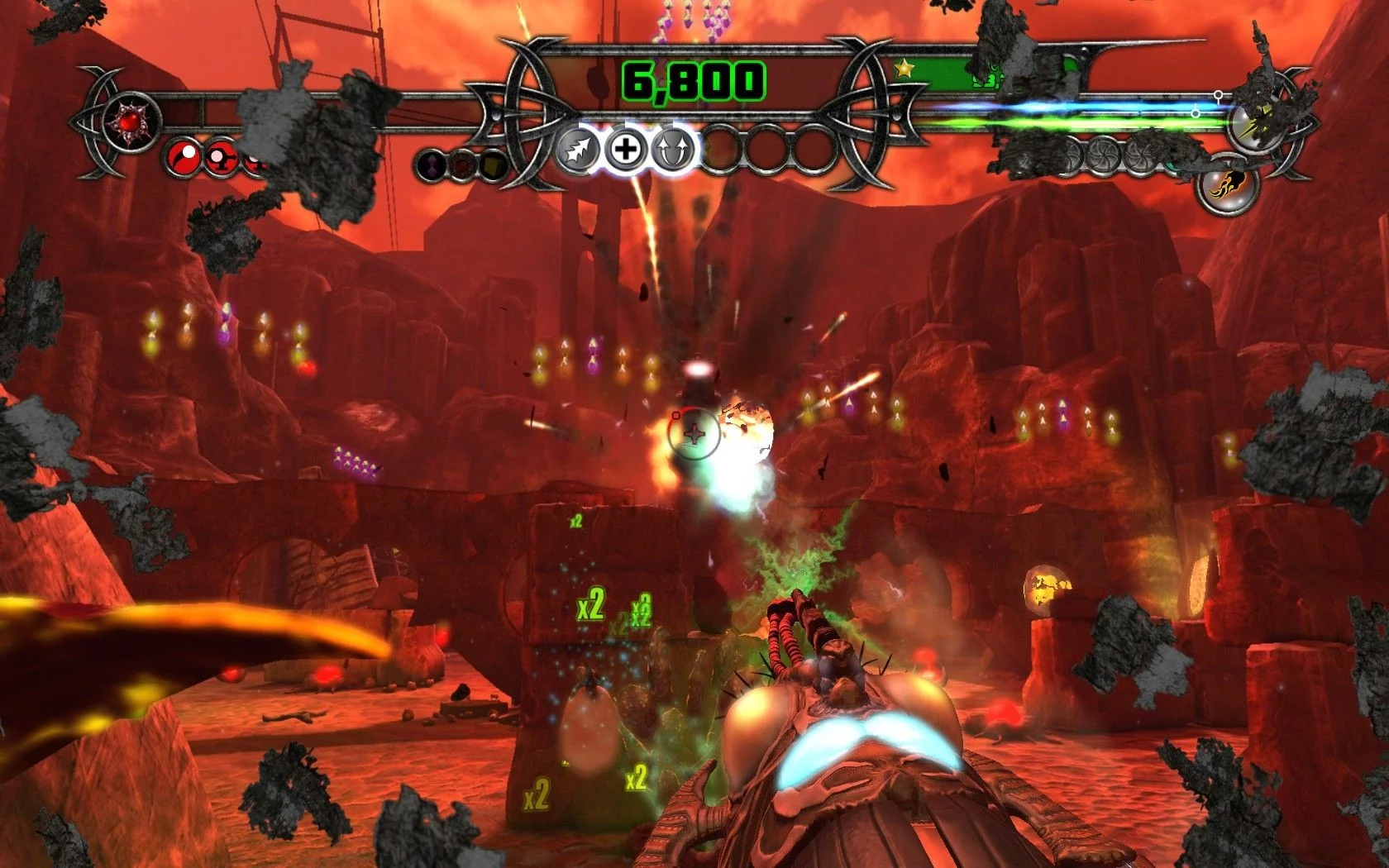Click the purple hourglass gem icon
The width and height of the screenshot is (1389, 868).
[x=432, y=165]
